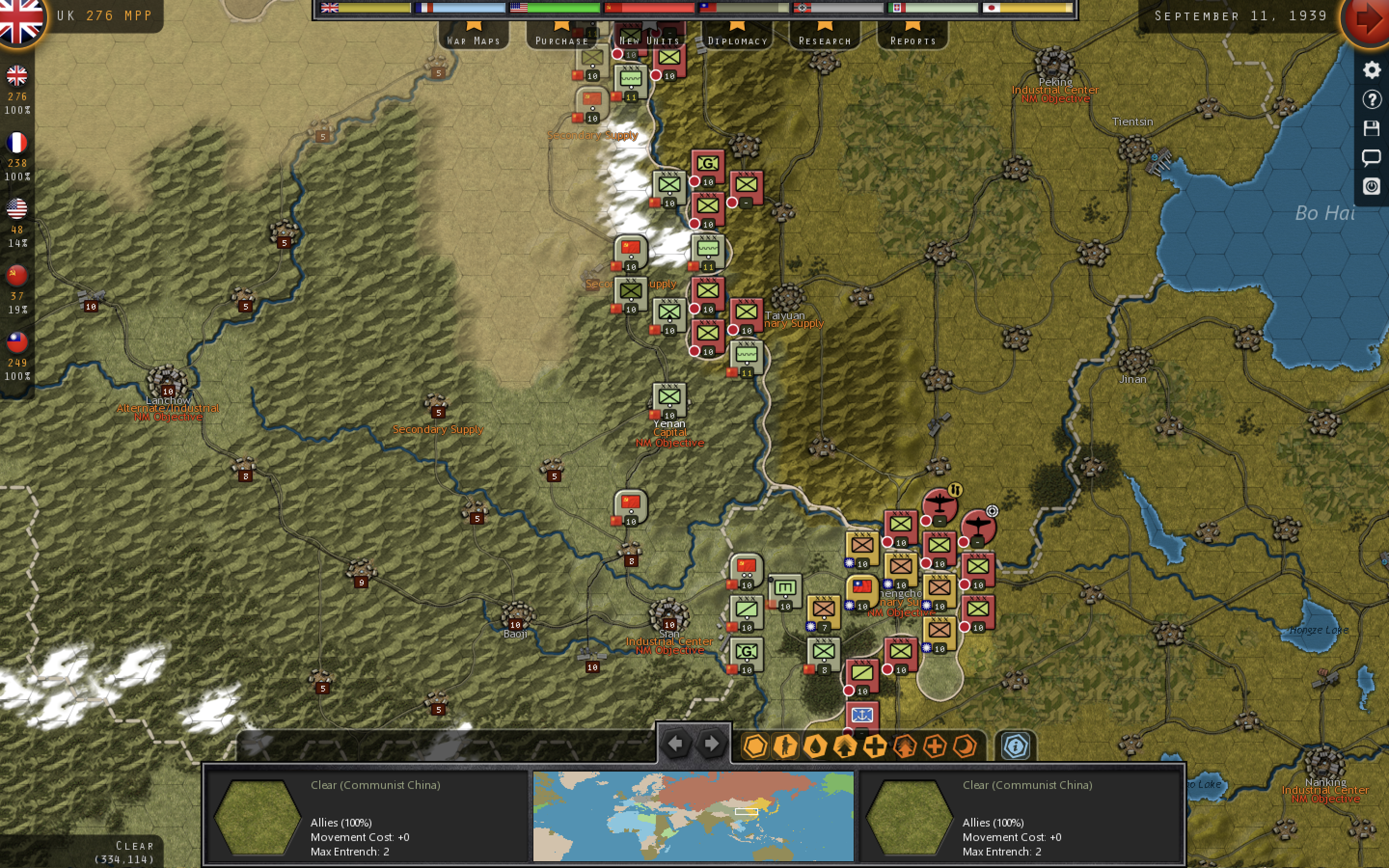Open help with the question mark icon
1389x868 pixels.
(1371, 99)
